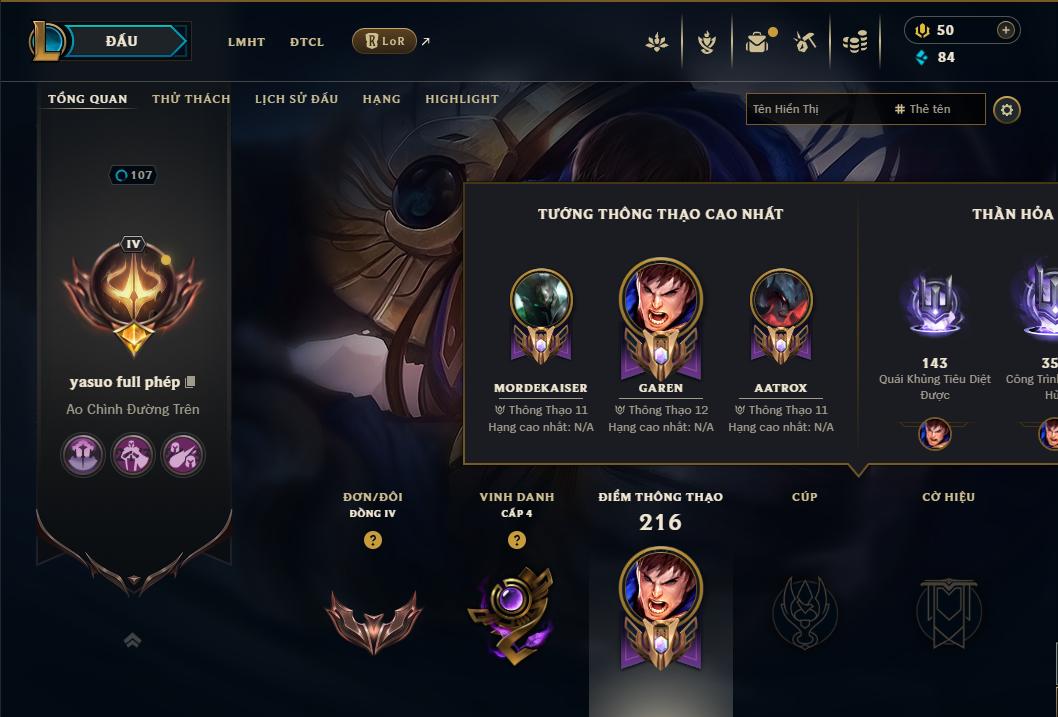This screenshot has width=1058, height=717.
Task: Click the CỜ HIỆU banner emblem
Action: (948, 612)
